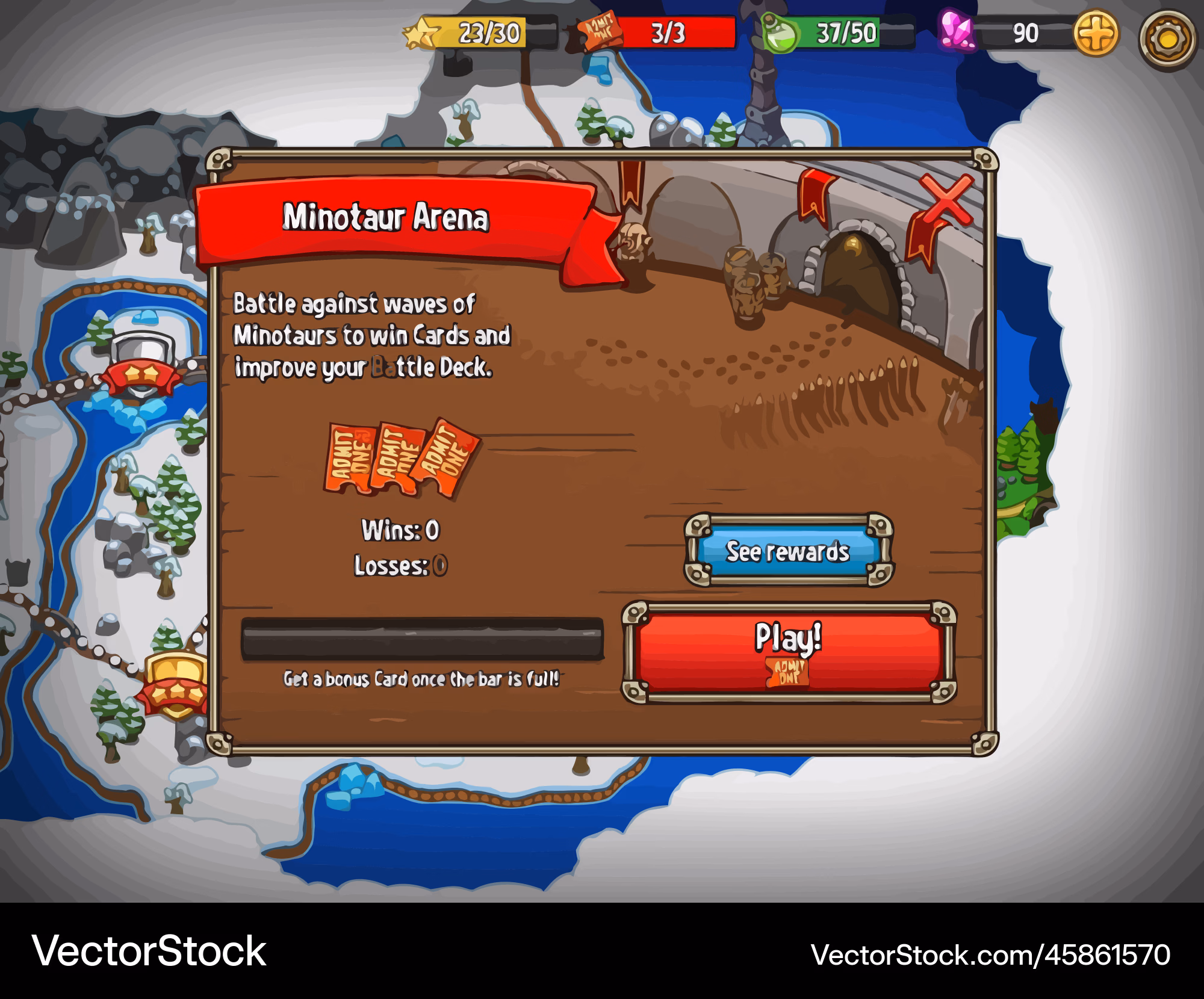Open the See rewards list
Image resolution: width=1204 pixels, height=999 pixels.
pos(788,551)
